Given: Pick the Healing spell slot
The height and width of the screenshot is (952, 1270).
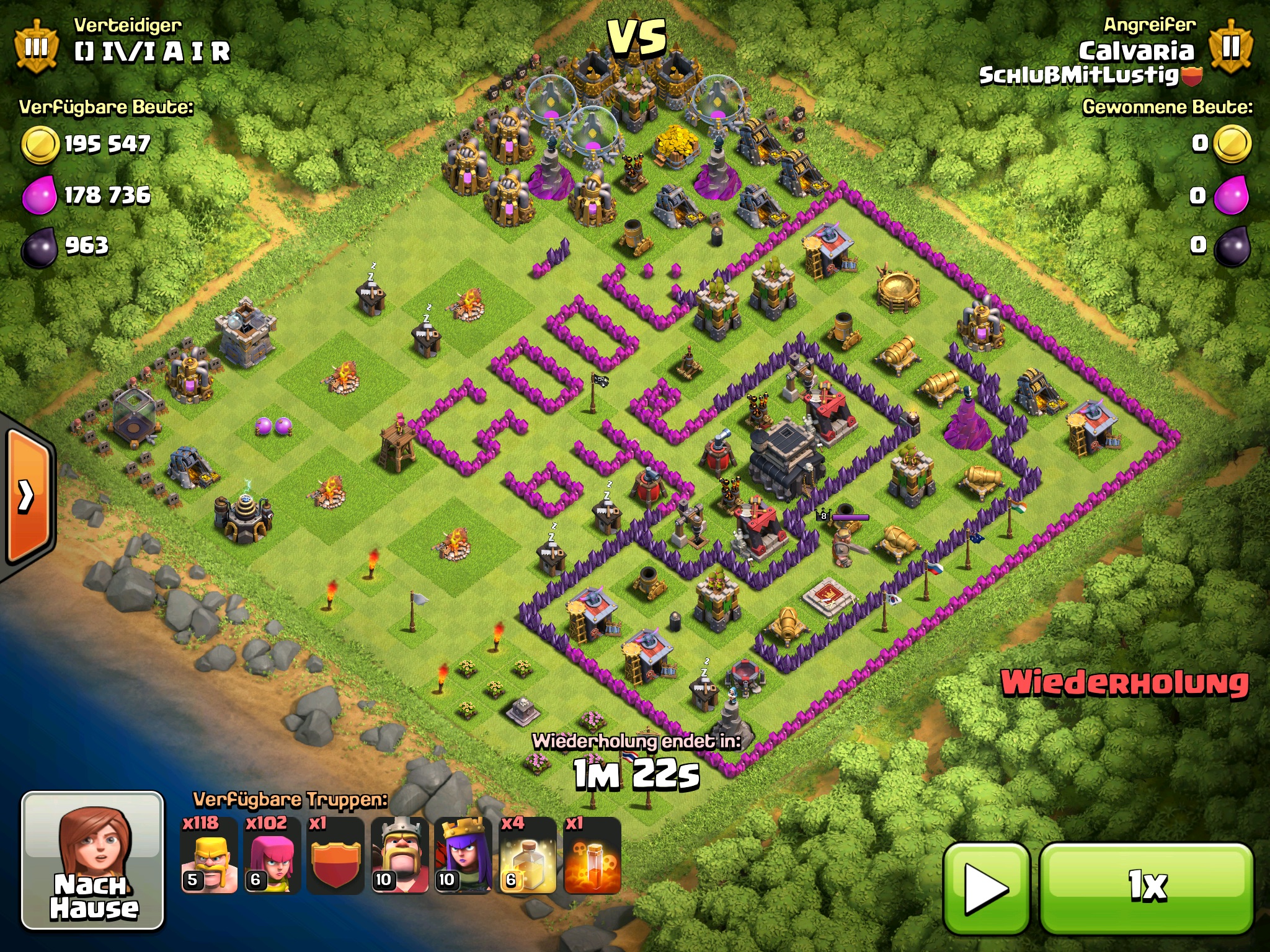Looking at the screenshot, I should tap(527, 855).
